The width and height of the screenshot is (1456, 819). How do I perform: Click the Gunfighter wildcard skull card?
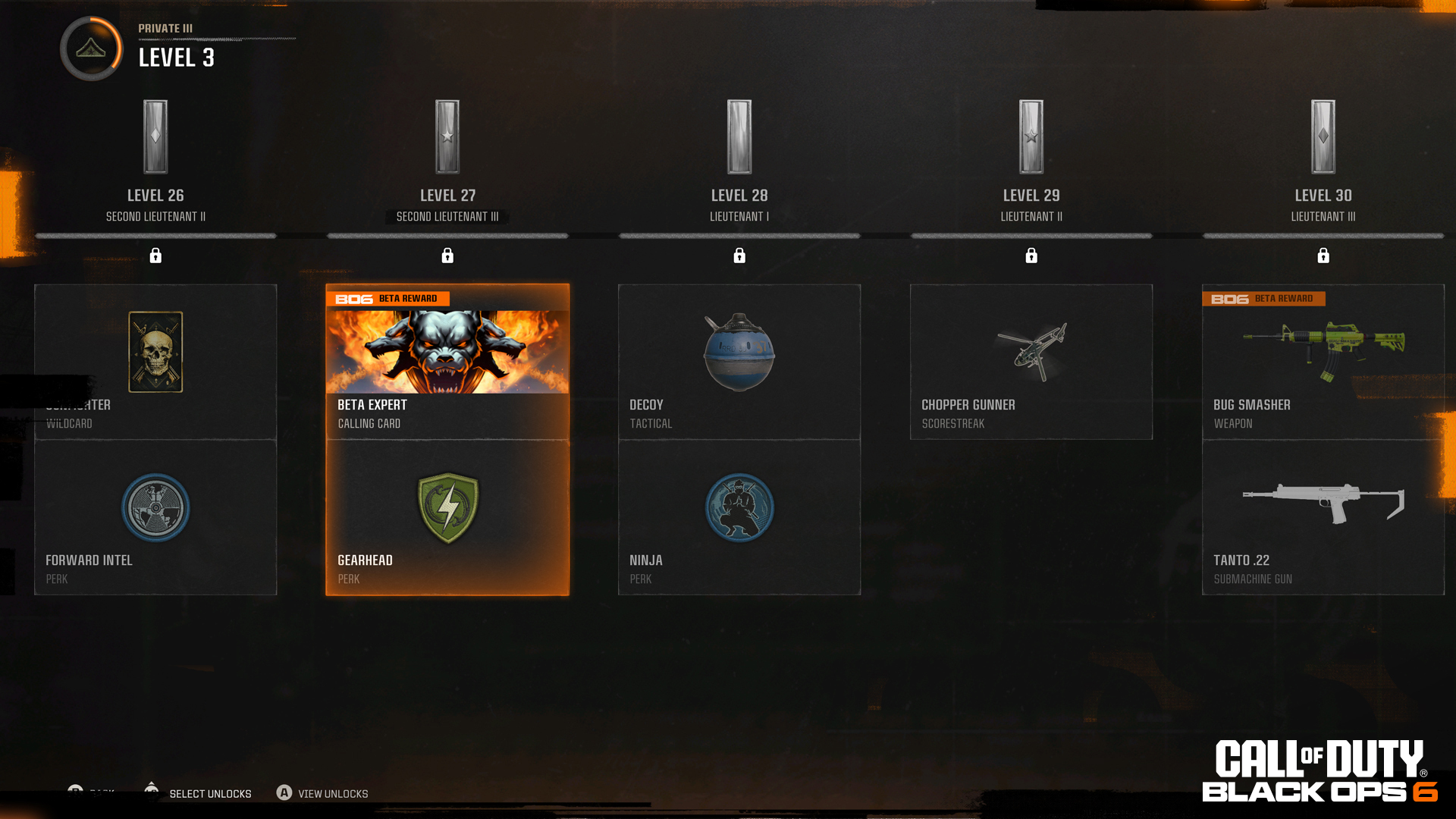pos(155,352)
